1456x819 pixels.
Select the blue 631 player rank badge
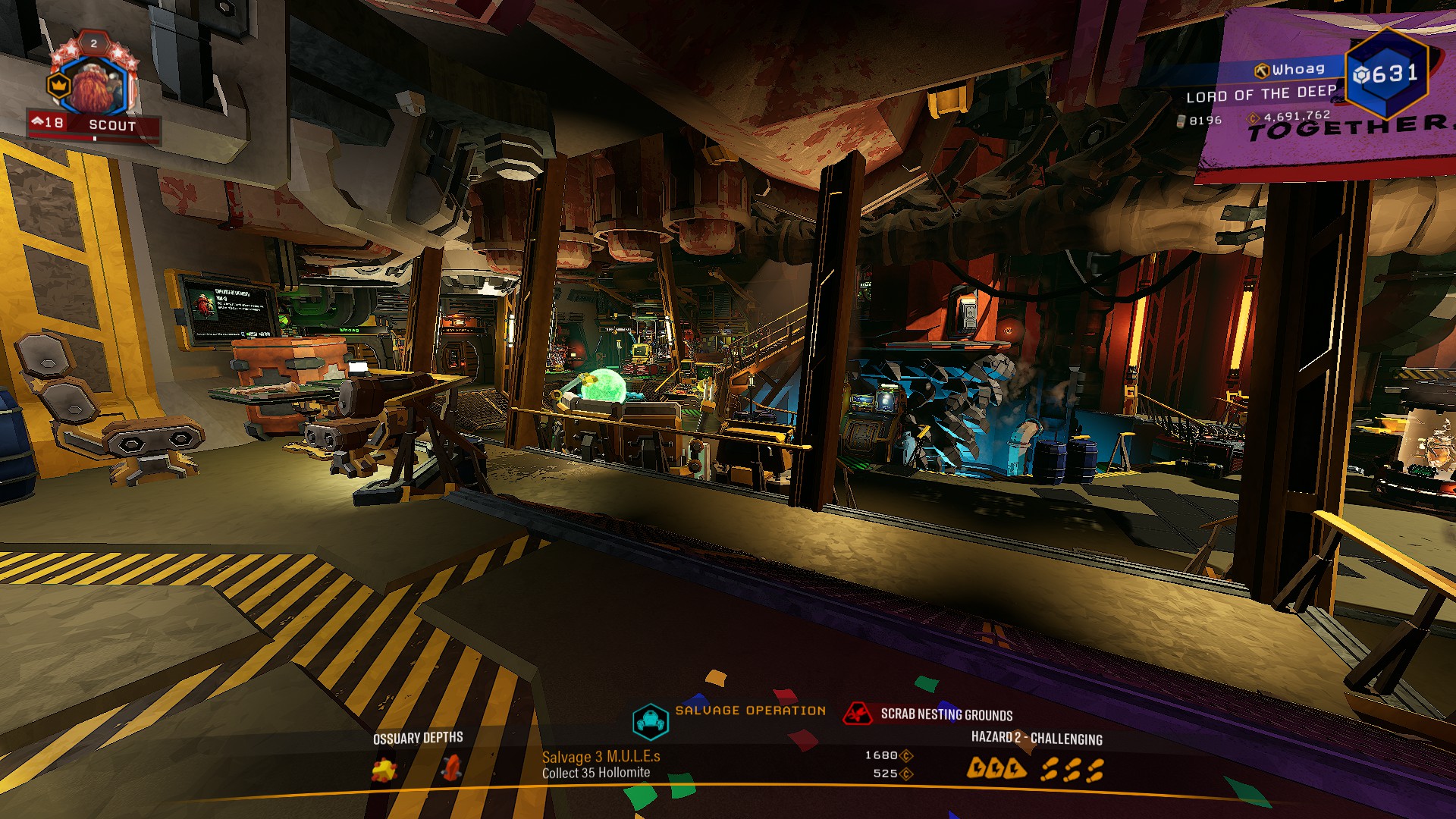[x=1385, y=74]
